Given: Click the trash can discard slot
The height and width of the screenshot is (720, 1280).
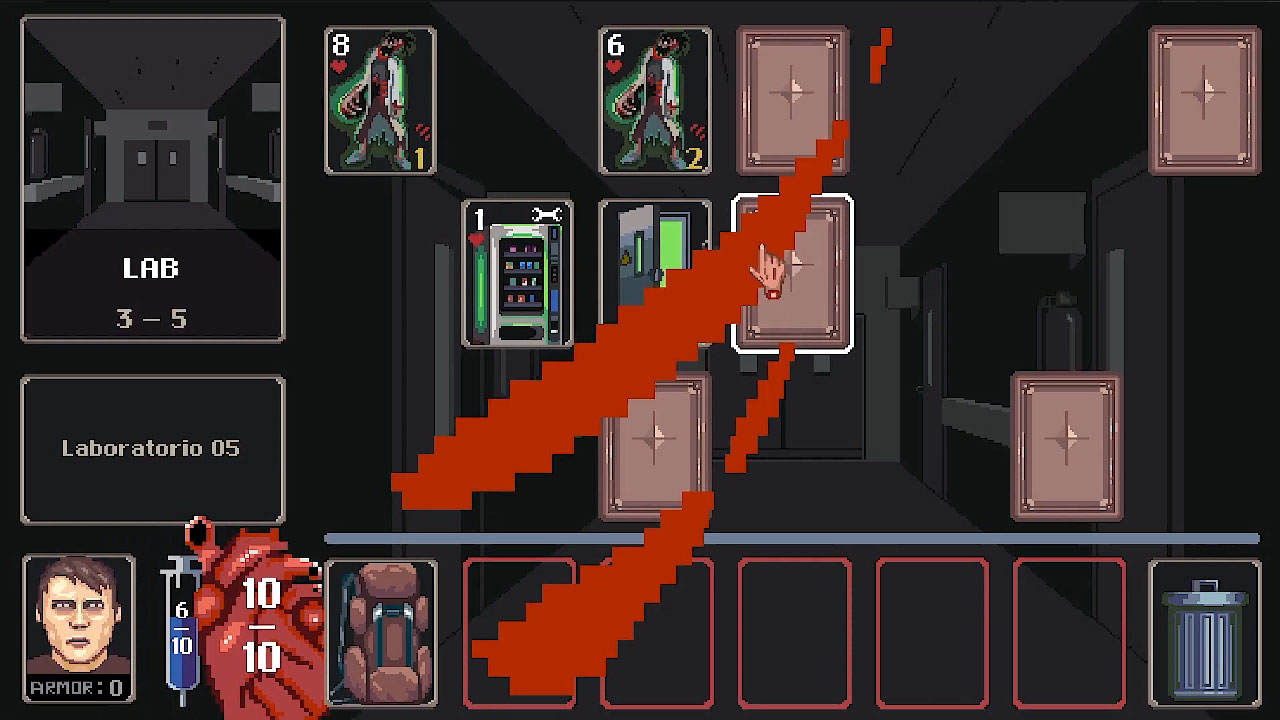Looking at the screenshot, I should point(1204,634).
